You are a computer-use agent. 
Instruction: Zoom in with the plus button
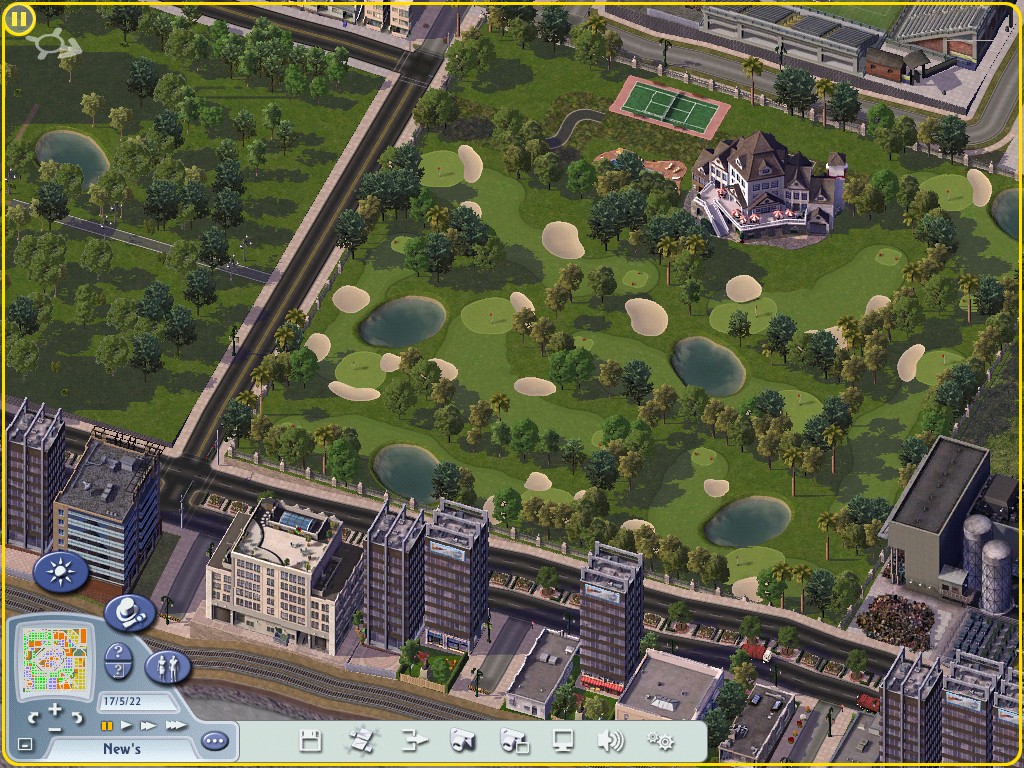tap(53, 709)
